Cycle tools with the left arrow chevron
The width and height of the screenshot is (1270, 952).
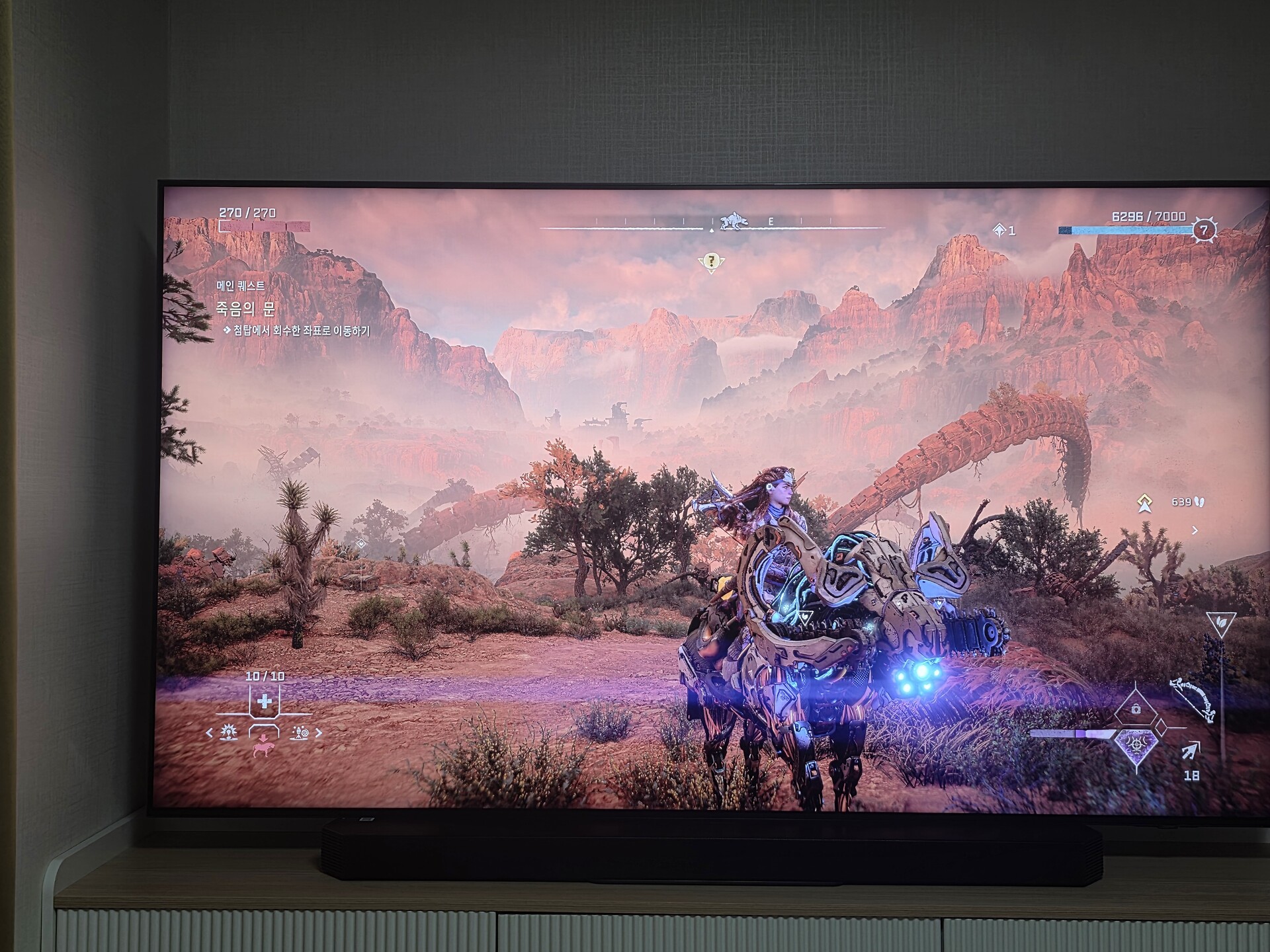(210, 733)
